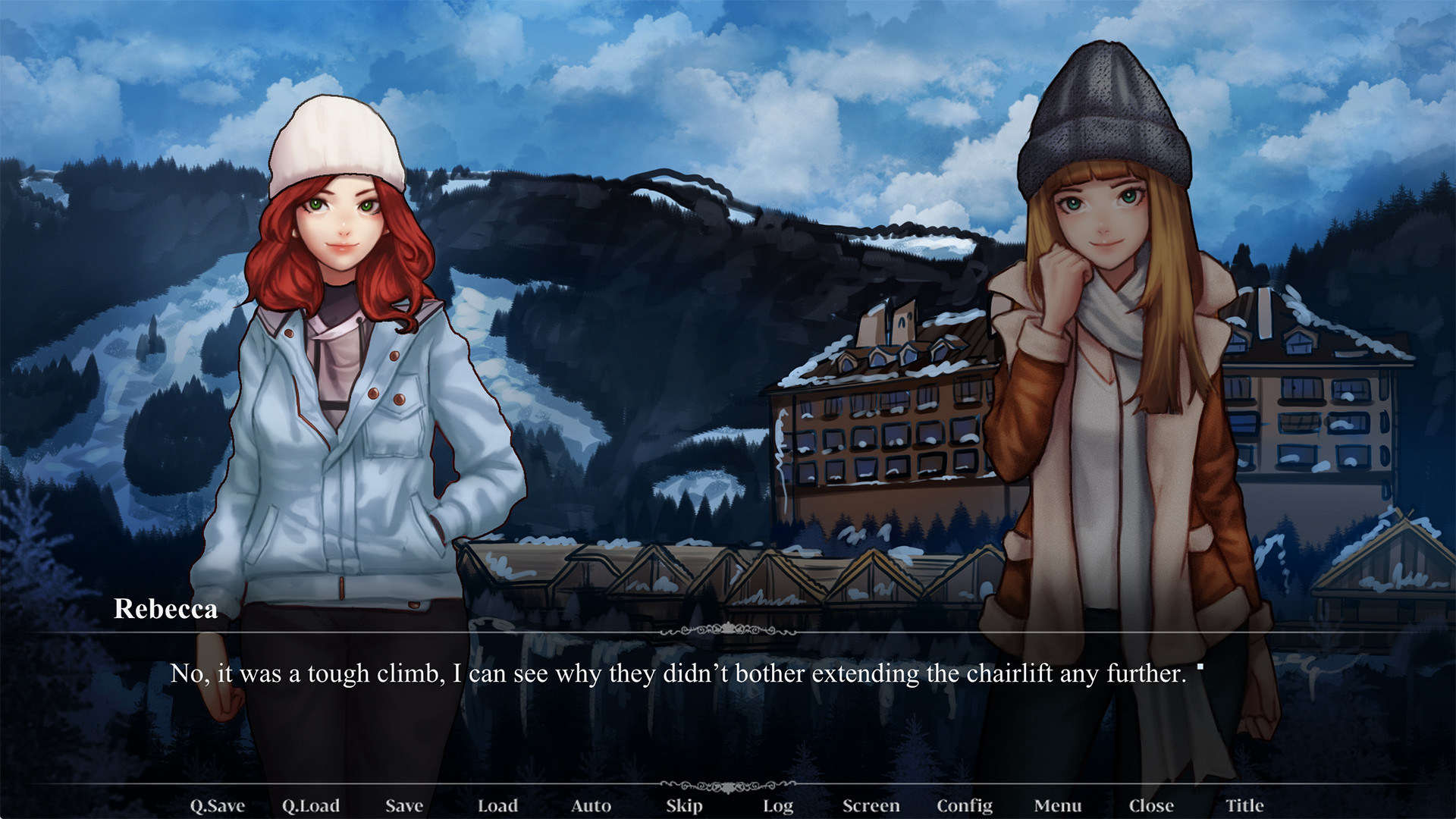The height and width of the screenshot is (819, 1456).
Task: Open the Config settings screen
Action: click(966, 806)
